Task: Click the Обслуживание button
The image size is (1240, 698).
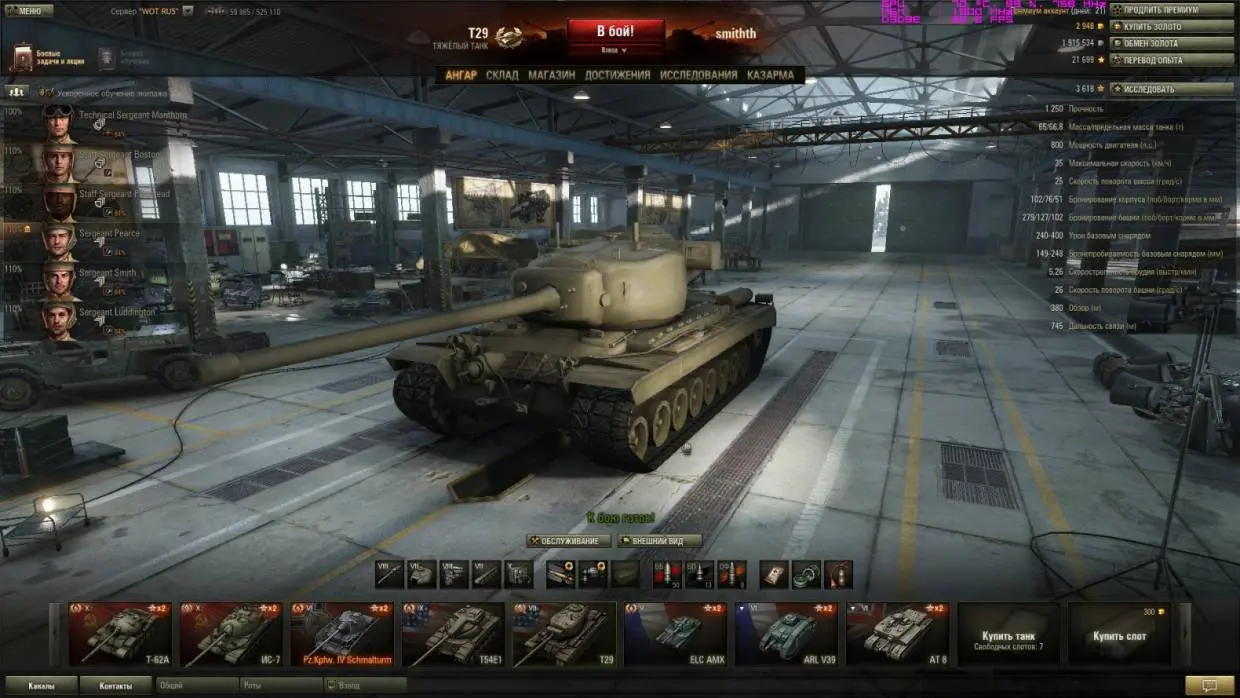Action: 569,541
